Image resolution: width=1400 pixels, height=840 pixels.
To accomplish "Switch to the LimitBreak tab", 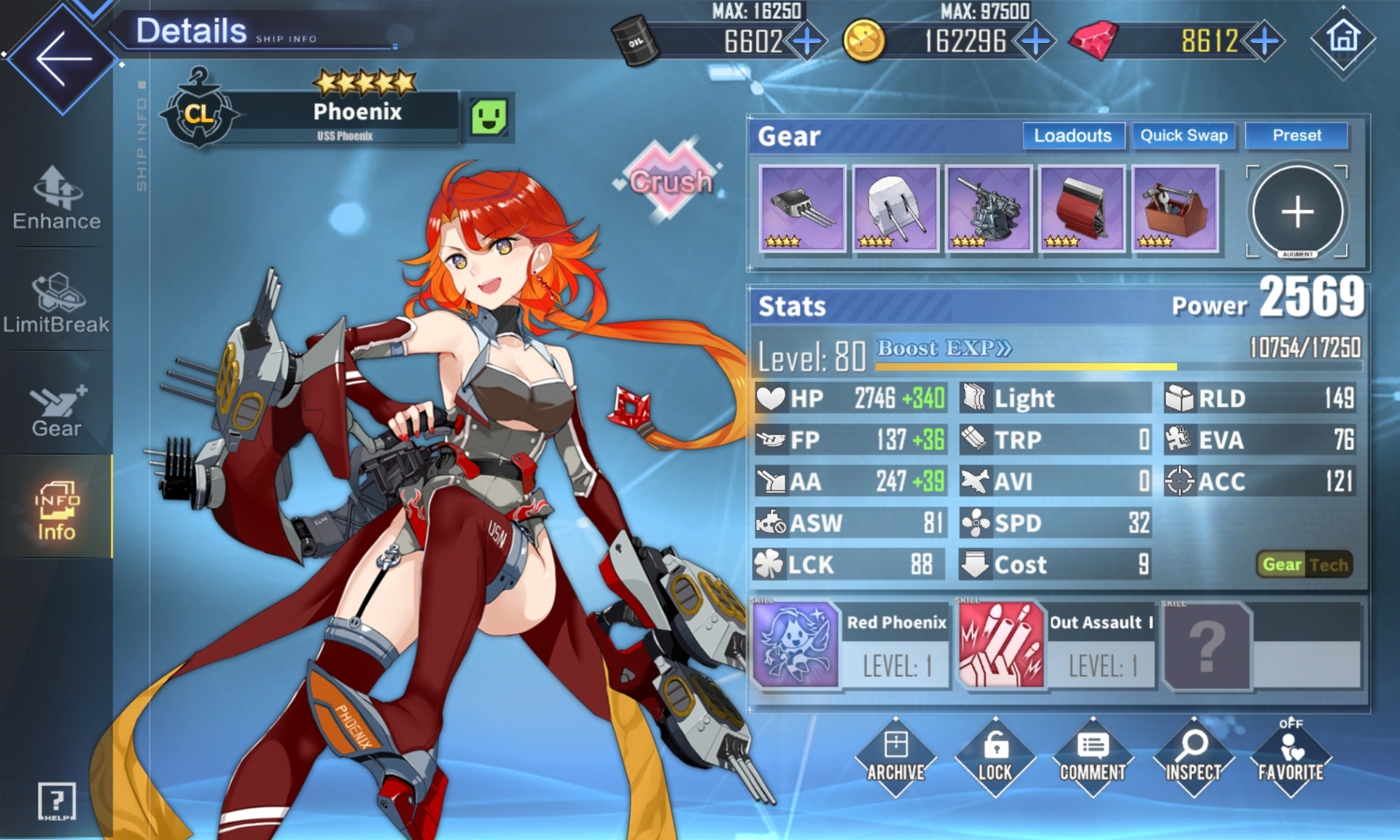I will pos(57,303).
